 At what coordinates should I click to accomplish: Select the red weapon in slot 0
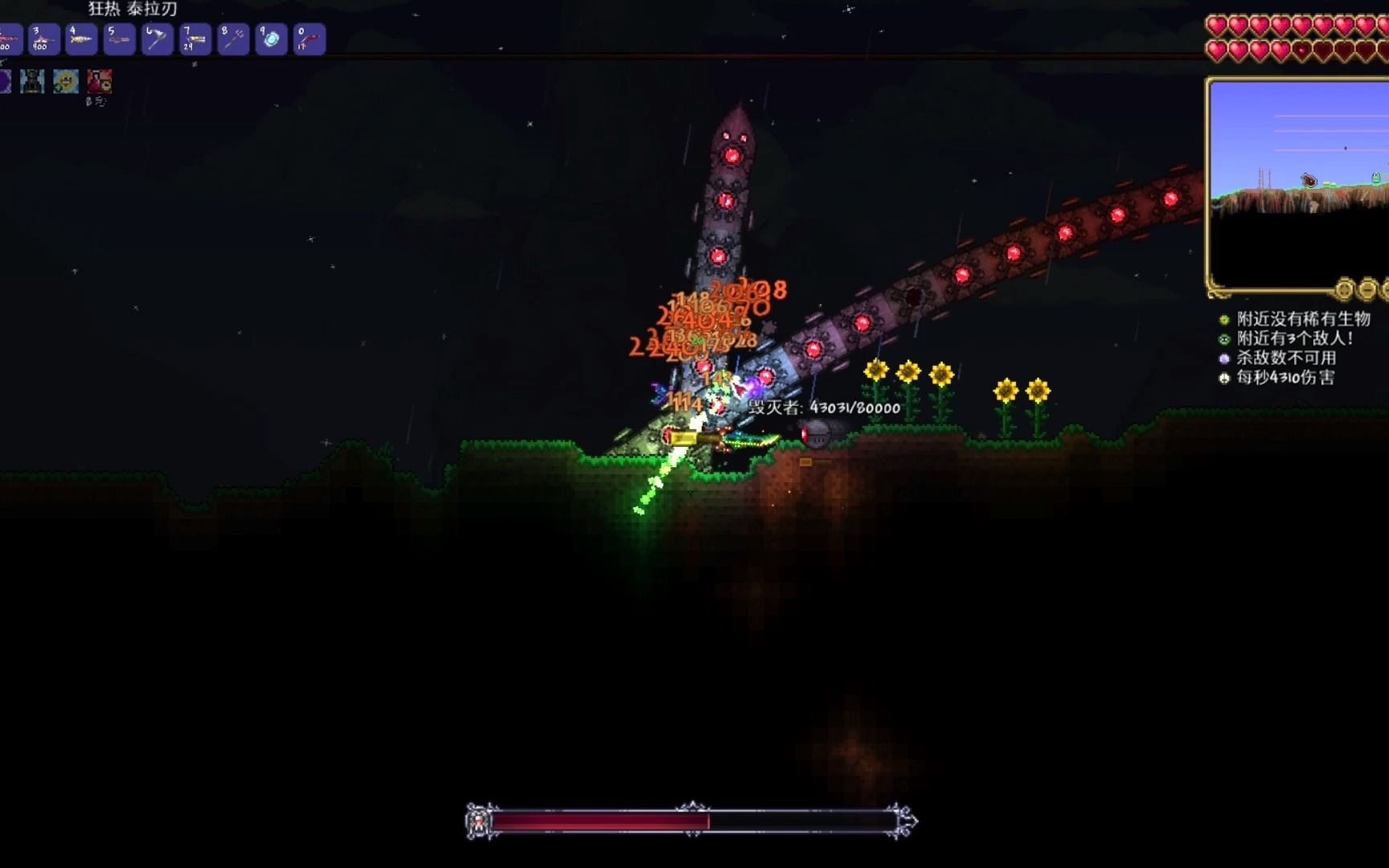tap(309, 39)
